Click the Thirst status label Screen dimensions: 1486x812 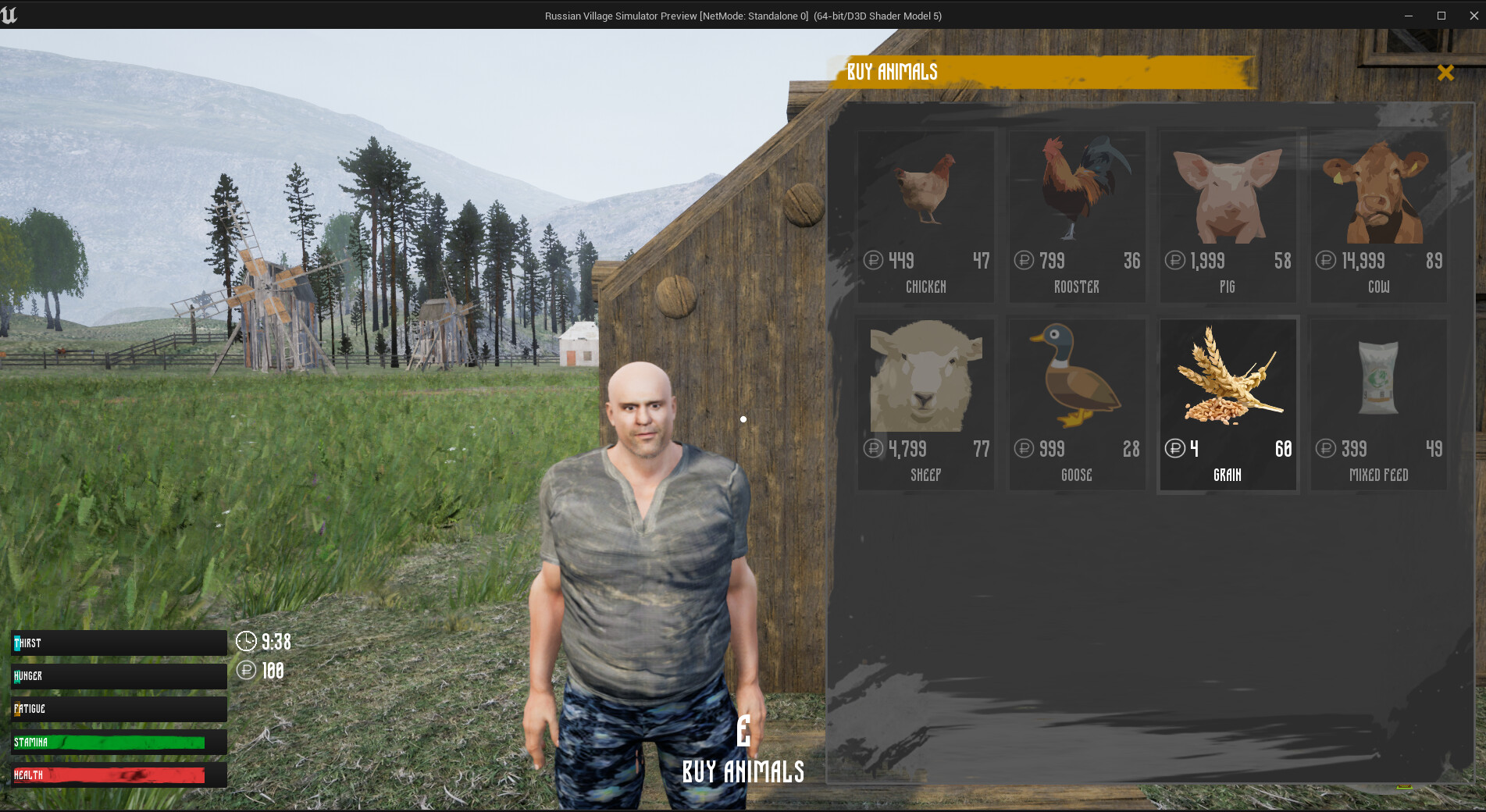28,643
